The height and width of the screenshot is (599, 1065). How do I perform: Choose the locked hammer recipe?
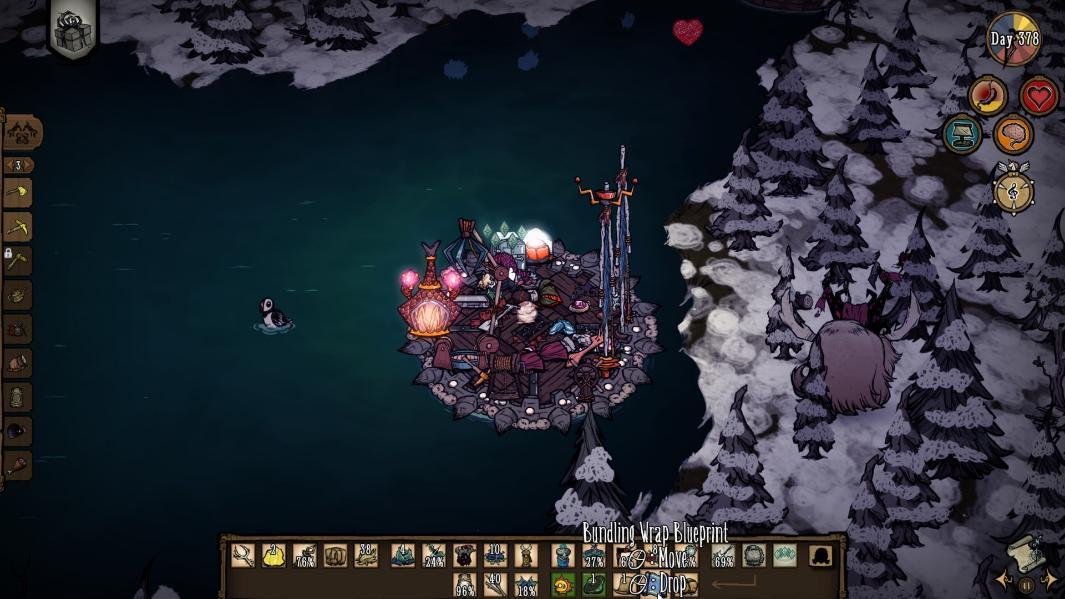point(18,261)
